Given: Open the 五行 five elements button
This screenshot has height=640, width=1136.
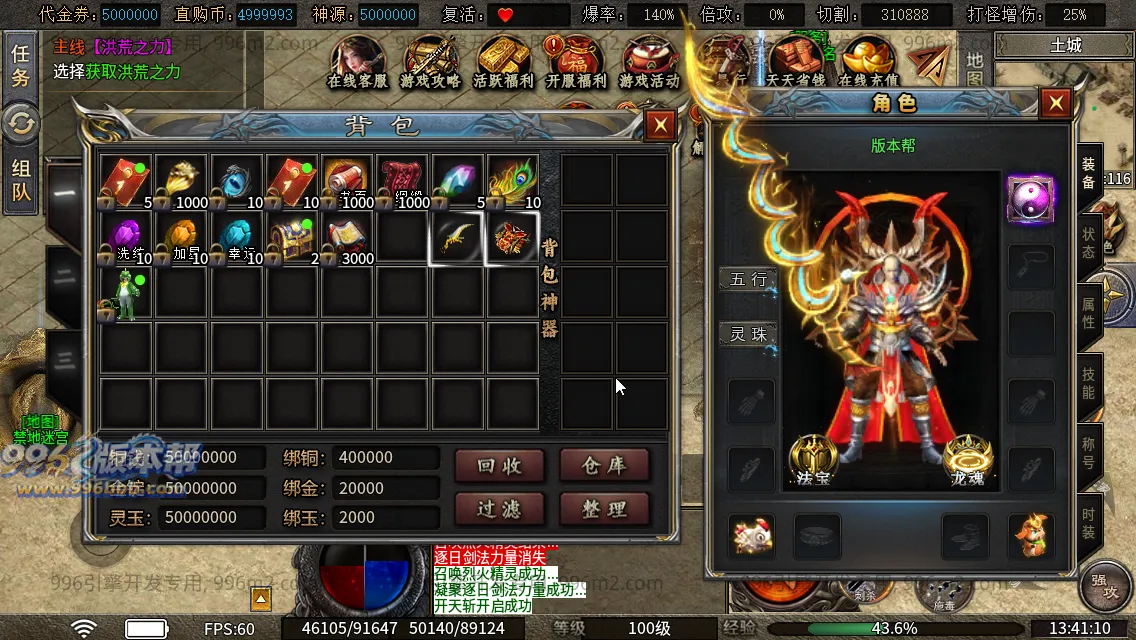Looking at the screenshot, I should [x=748, y=279].
